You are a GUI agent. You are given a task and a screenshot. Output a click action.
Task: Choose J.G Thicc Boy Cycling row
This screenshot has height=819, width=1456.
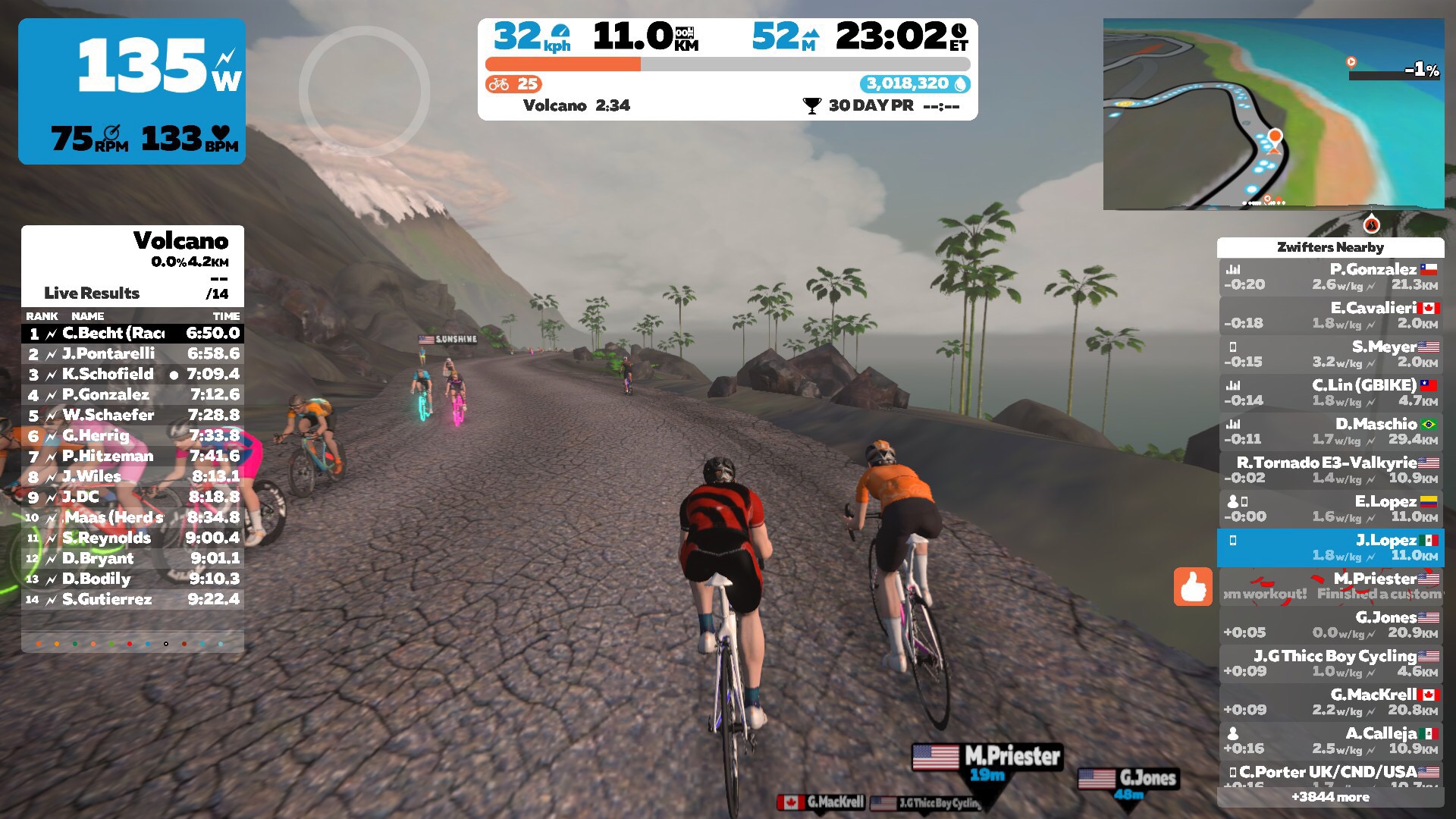[1331, 664]
